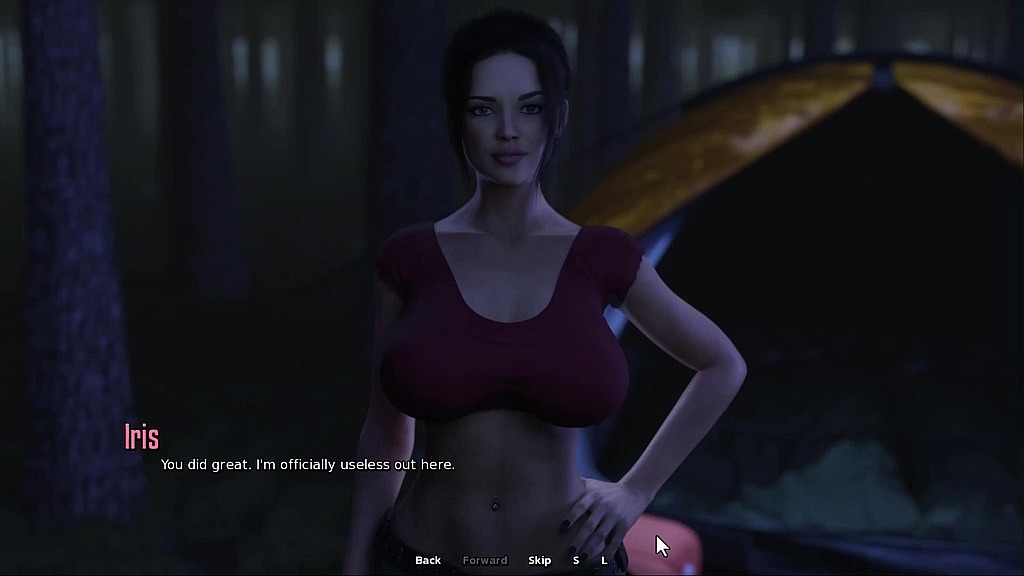The width and height of the screenshot is (1024, 576).
Task: Go Back to previous dialogue line
Action: coord(428,560)
